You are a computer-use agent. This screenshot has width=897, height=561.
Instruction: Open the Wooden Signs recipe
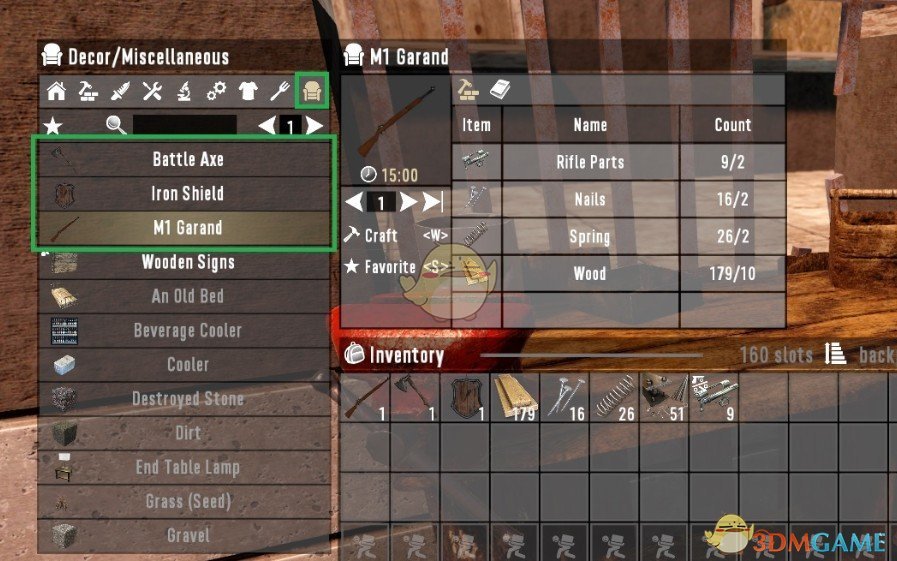pyautogui.click(x=187, y=262)
